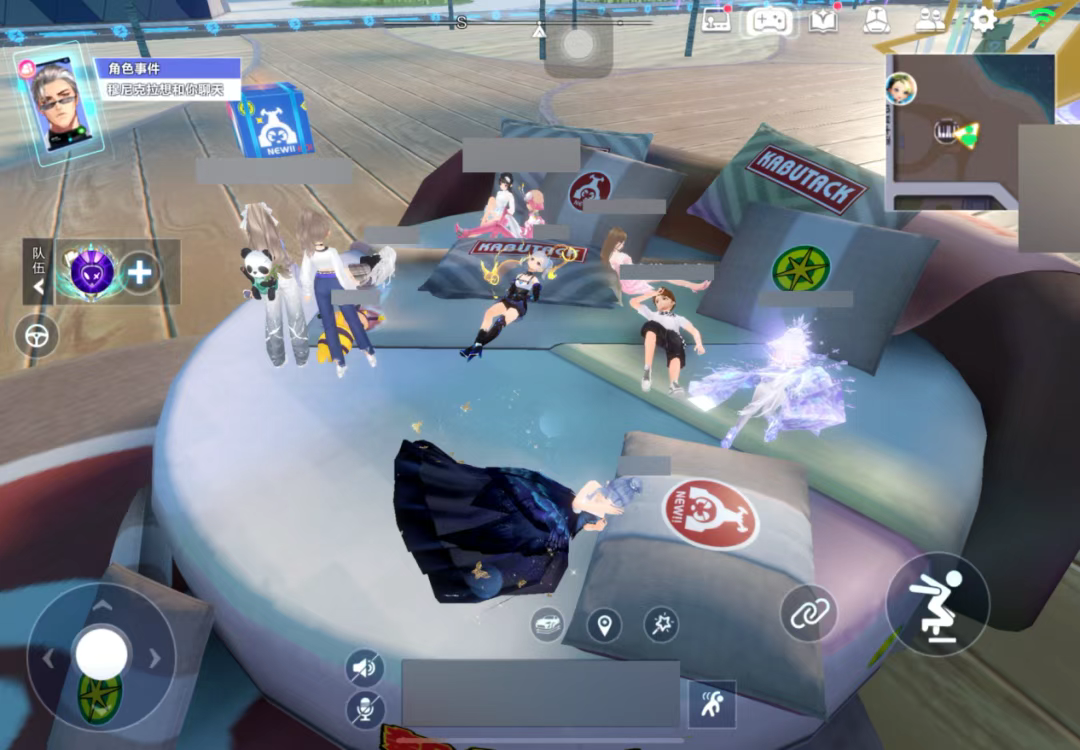The image size is (1080, 750).
Task: Open the open-book guide icon
Action: 823,20
